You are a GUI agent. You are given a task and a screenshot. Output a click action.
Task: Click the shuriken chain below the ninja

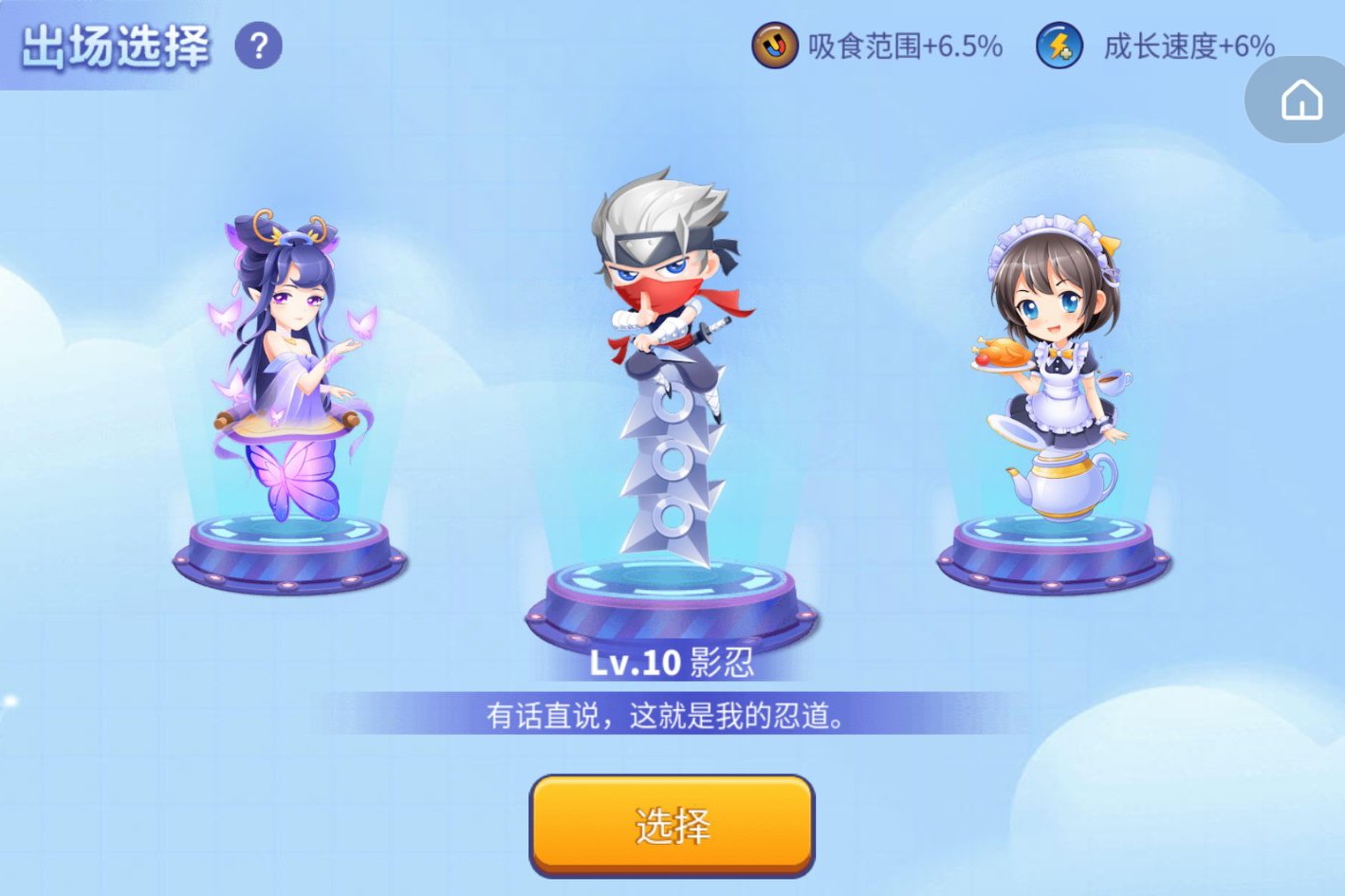click(675, 465)
